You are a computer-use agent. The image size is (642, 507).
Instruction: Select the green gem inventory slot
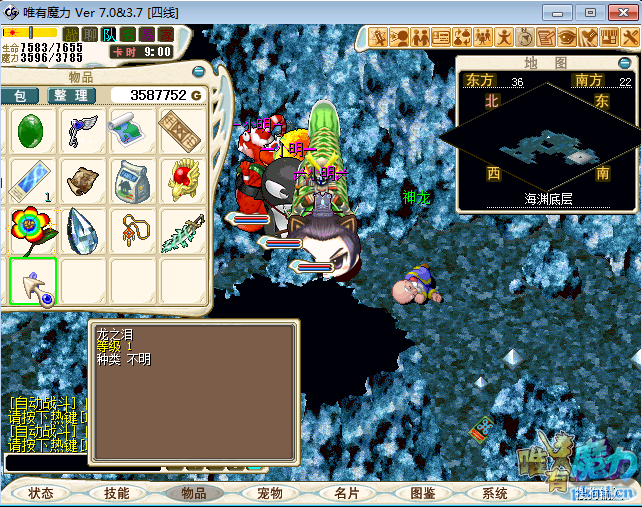(x=32, y=131)
